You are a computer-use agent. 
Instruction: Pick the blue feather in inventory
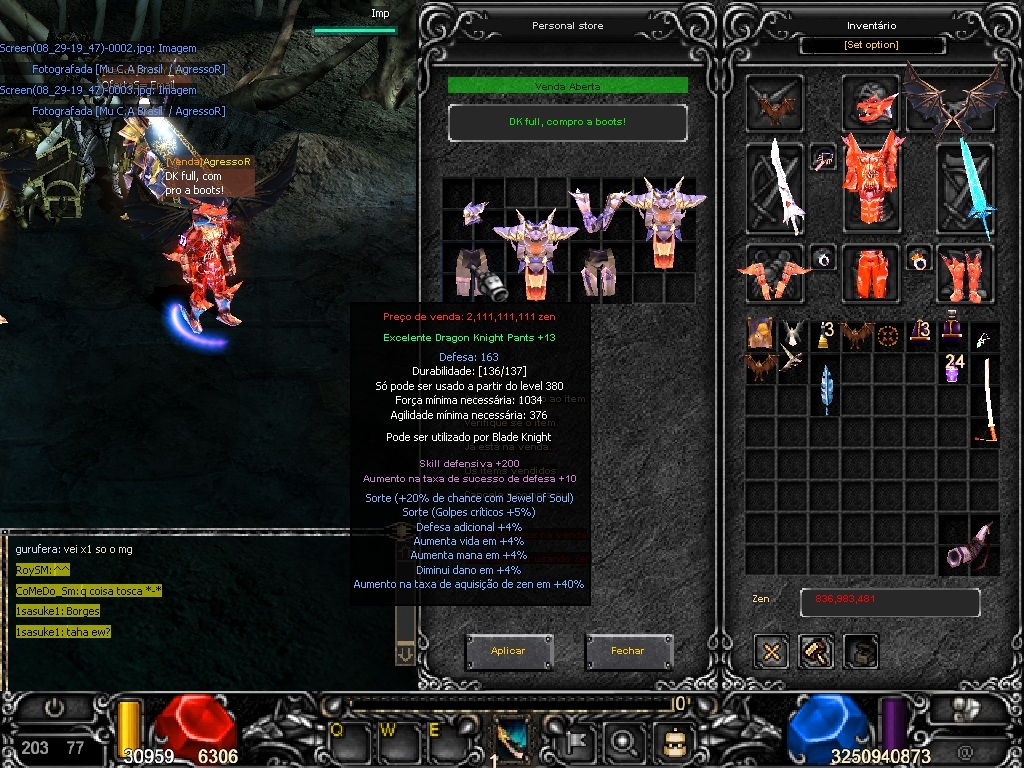tap(826, 389)
